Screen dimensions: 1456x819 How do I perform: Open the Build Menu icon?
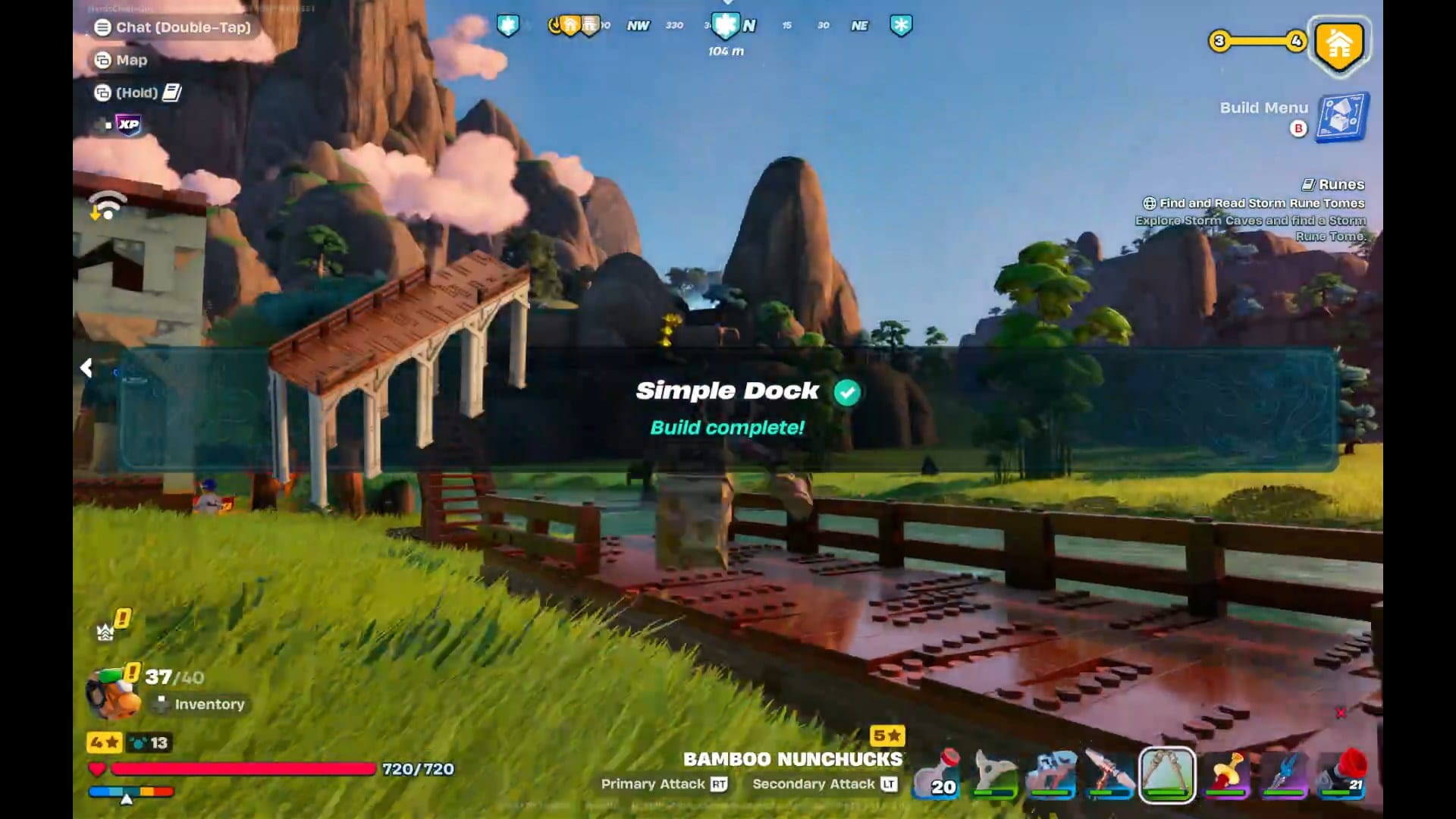[x=1343, y=118]
